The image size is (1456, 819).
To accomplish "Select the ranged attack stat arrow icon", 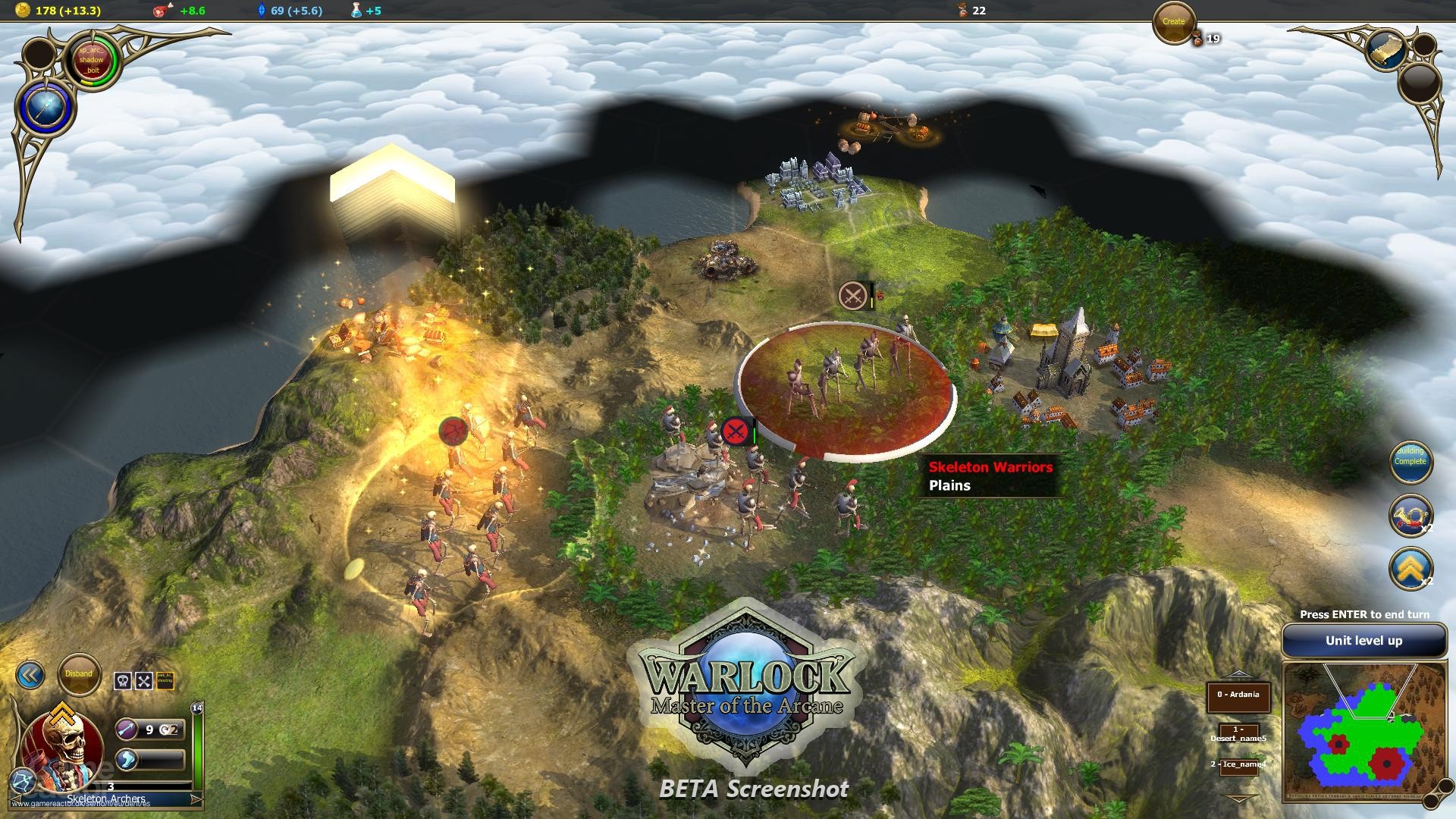I will (127, 730).
